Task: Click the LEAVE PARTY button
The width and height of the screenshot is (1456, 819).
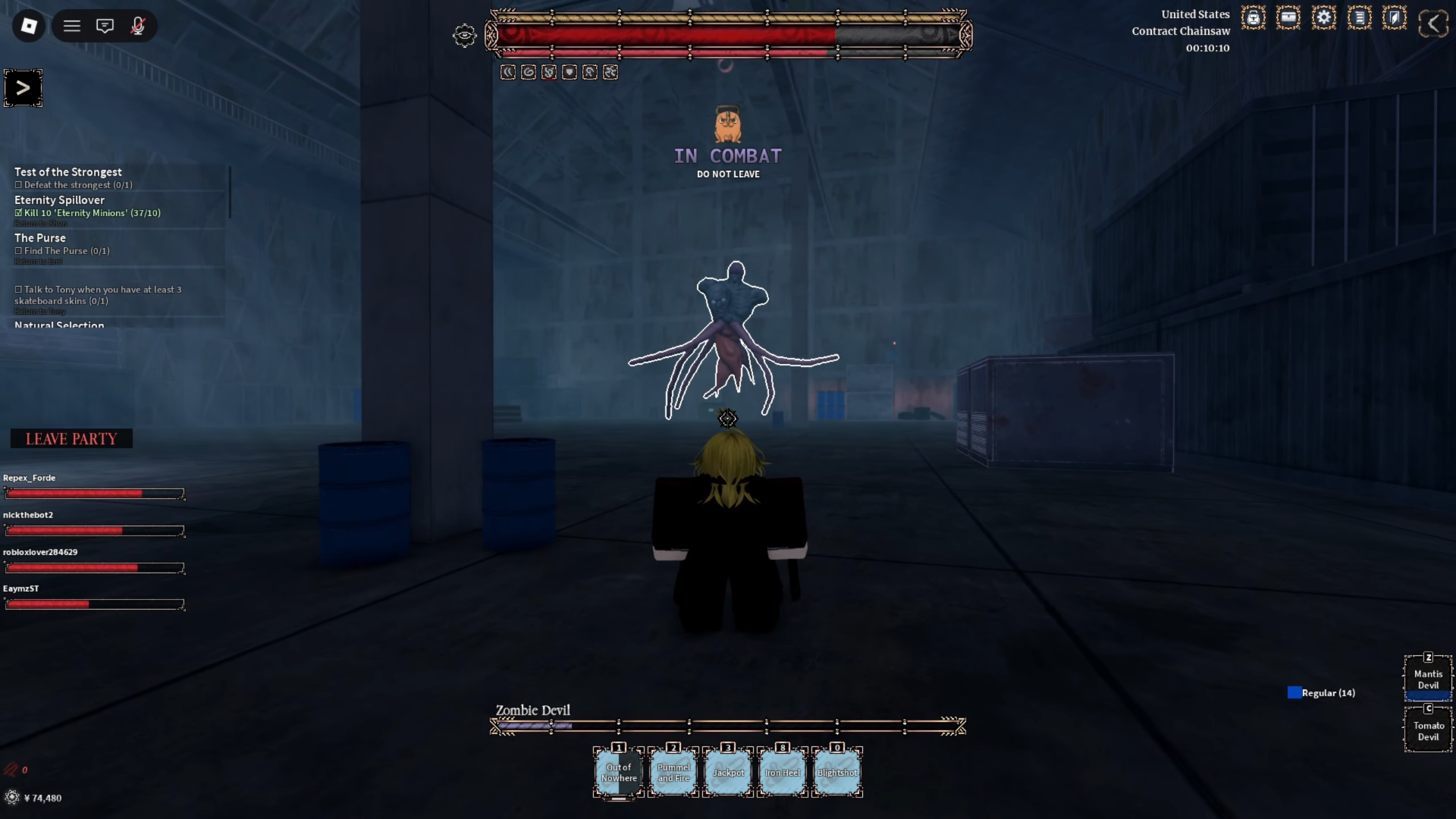Action: coord(71,438)
